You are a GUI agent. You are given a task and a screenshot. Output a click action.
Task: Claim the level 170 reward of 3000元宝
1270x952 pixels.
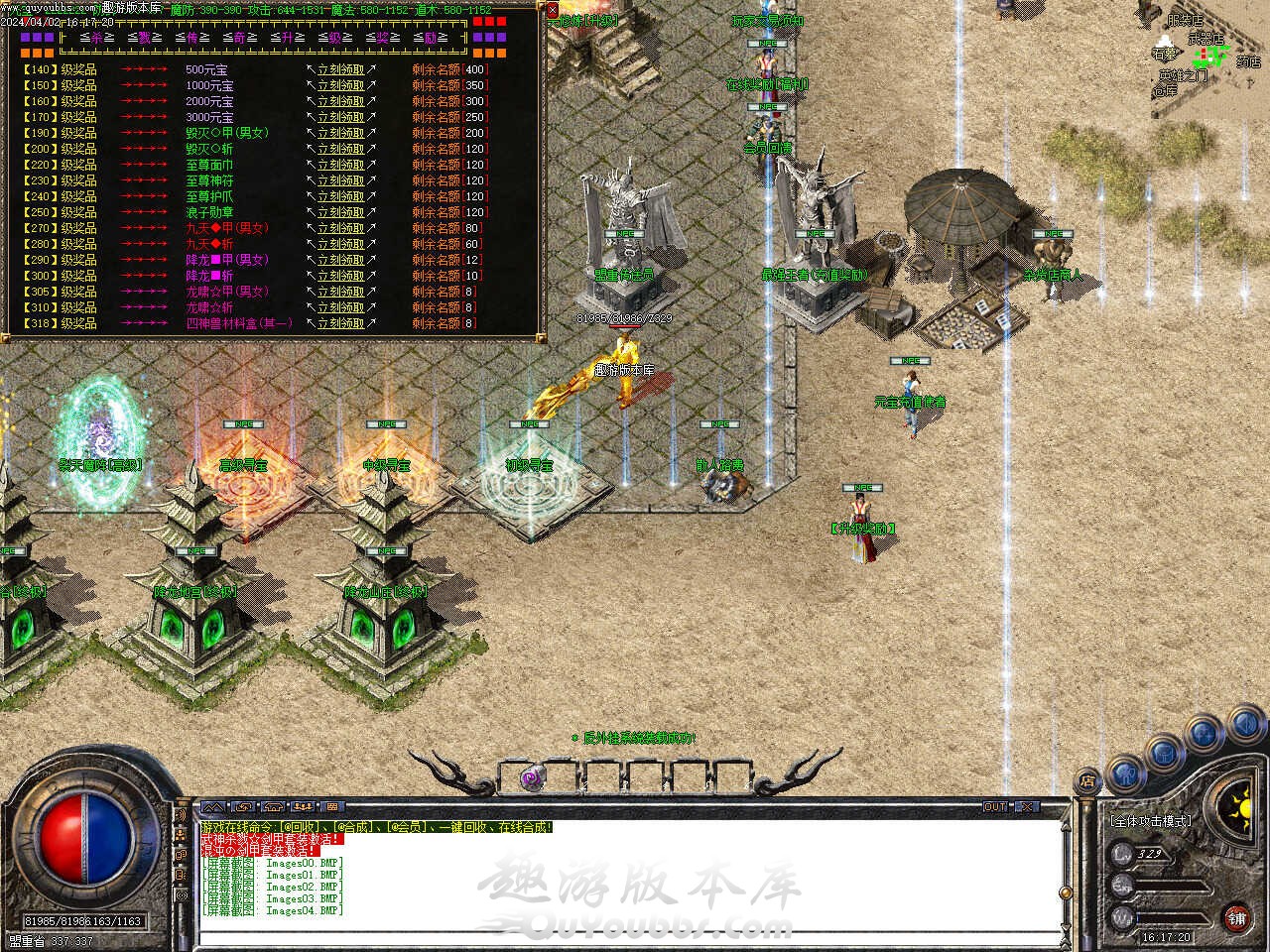coord(340,118)
